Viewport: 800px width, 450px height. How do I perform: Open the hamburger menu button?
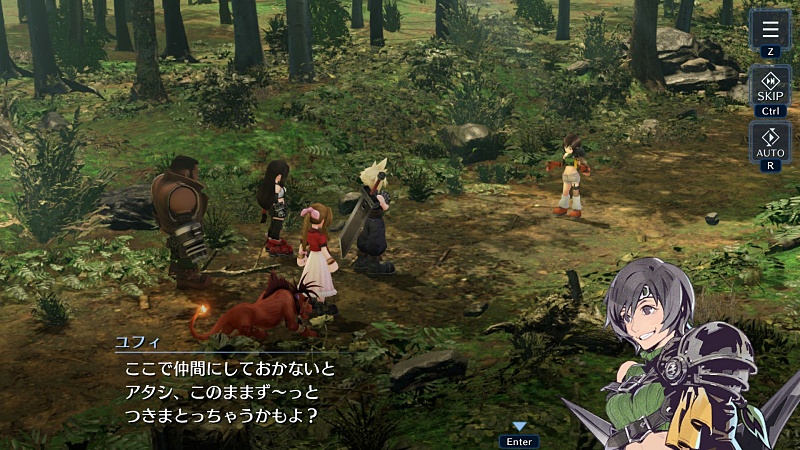770,29
